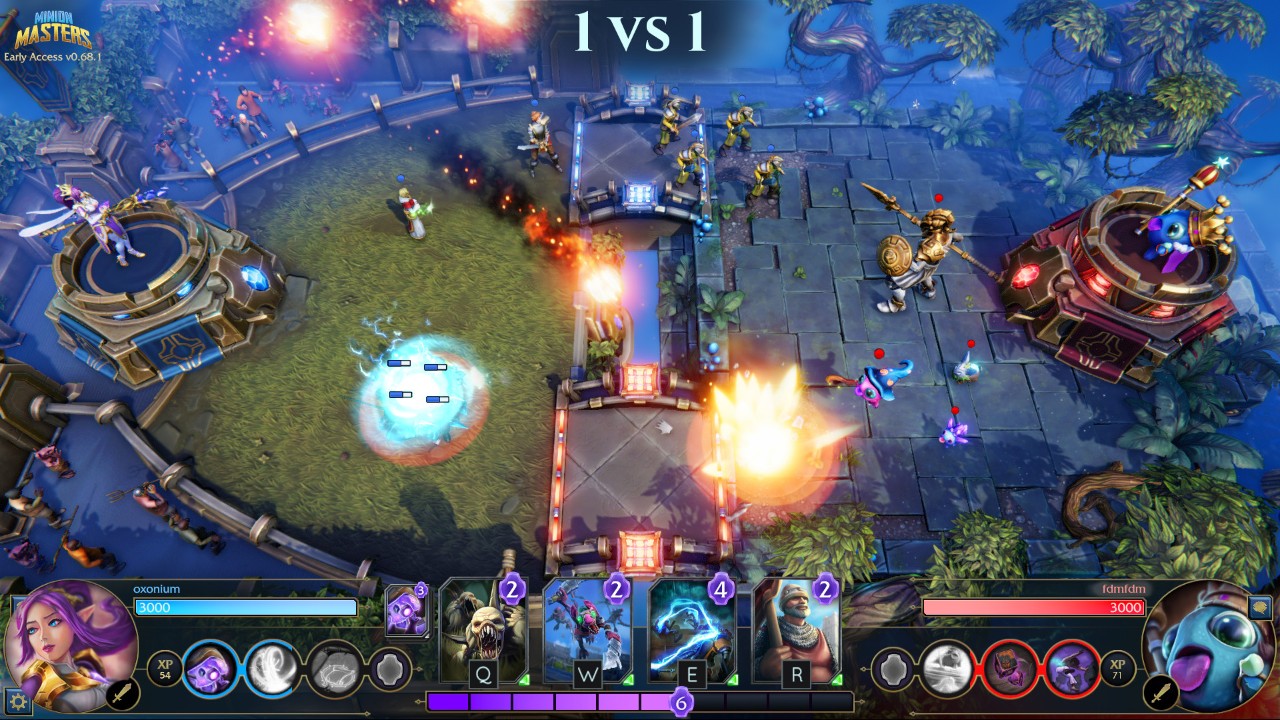The height and width of the screenshot is (720, 1280).
Task: Select oxonium's purple skull perk icon
Action: (x=210, y=667)
